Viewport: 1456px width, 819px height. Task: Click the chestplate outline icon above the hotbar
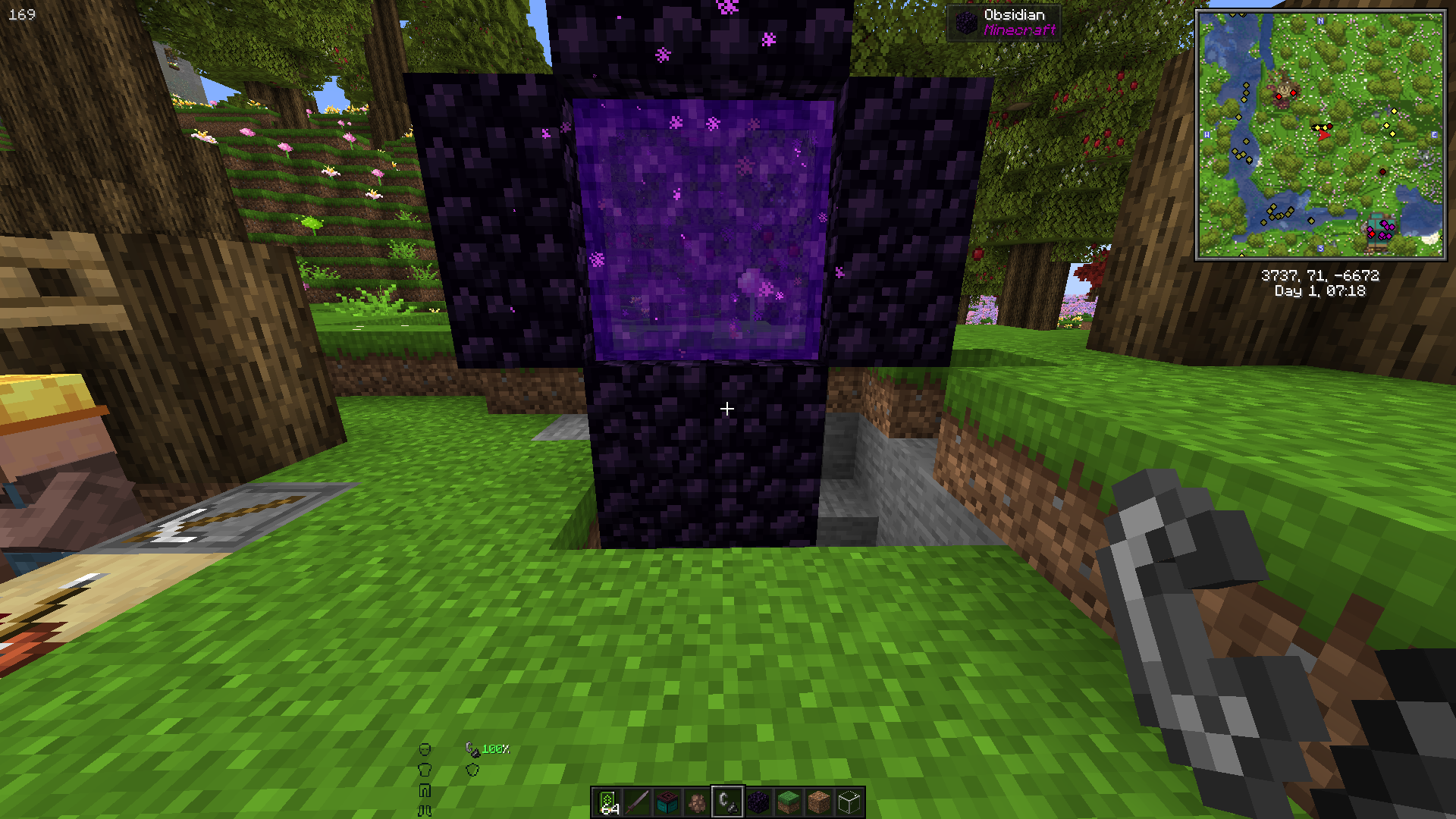(x=425, y=770)
